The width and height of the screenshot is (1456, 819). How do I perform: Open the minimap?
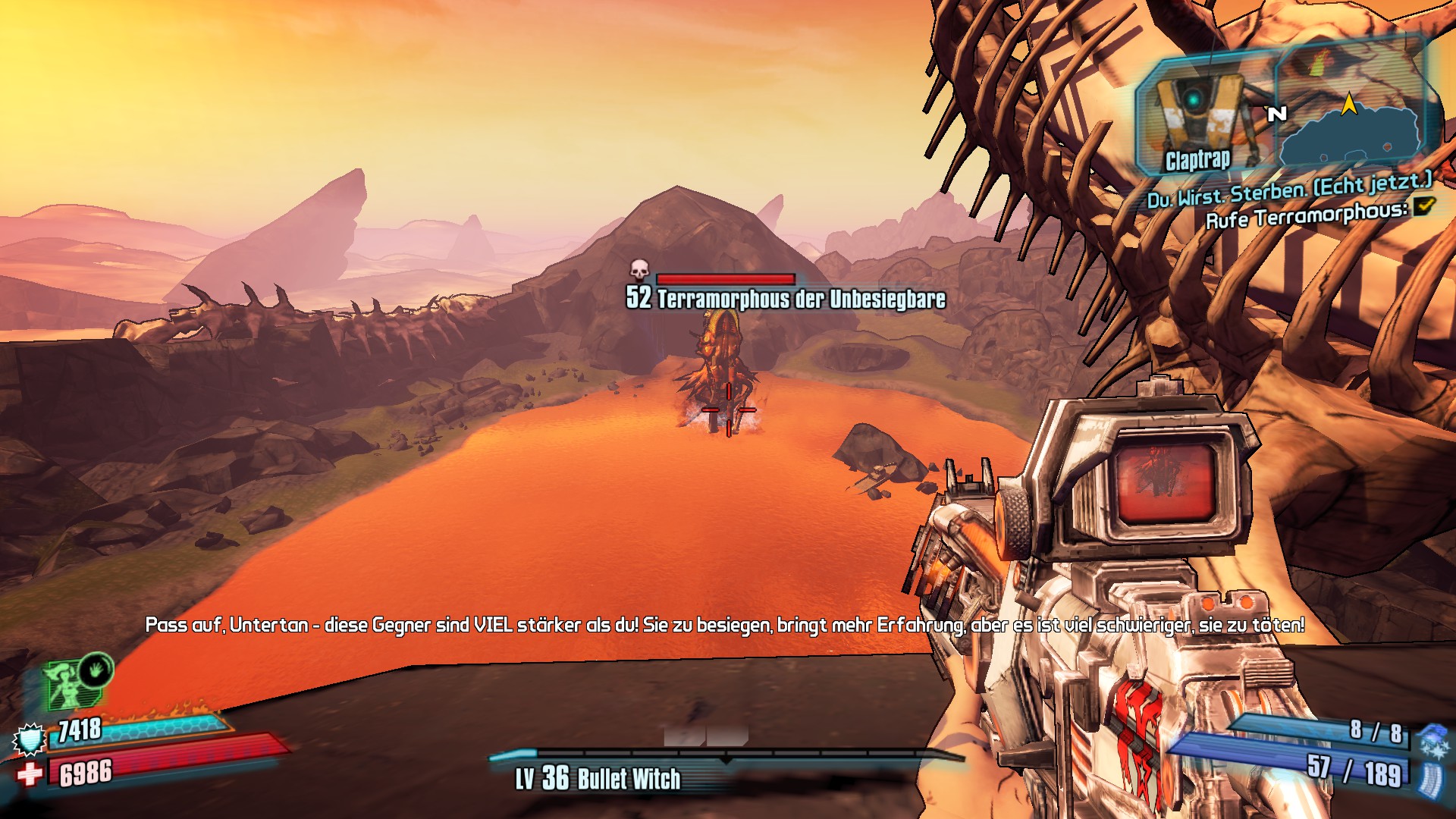[1354, 125]
